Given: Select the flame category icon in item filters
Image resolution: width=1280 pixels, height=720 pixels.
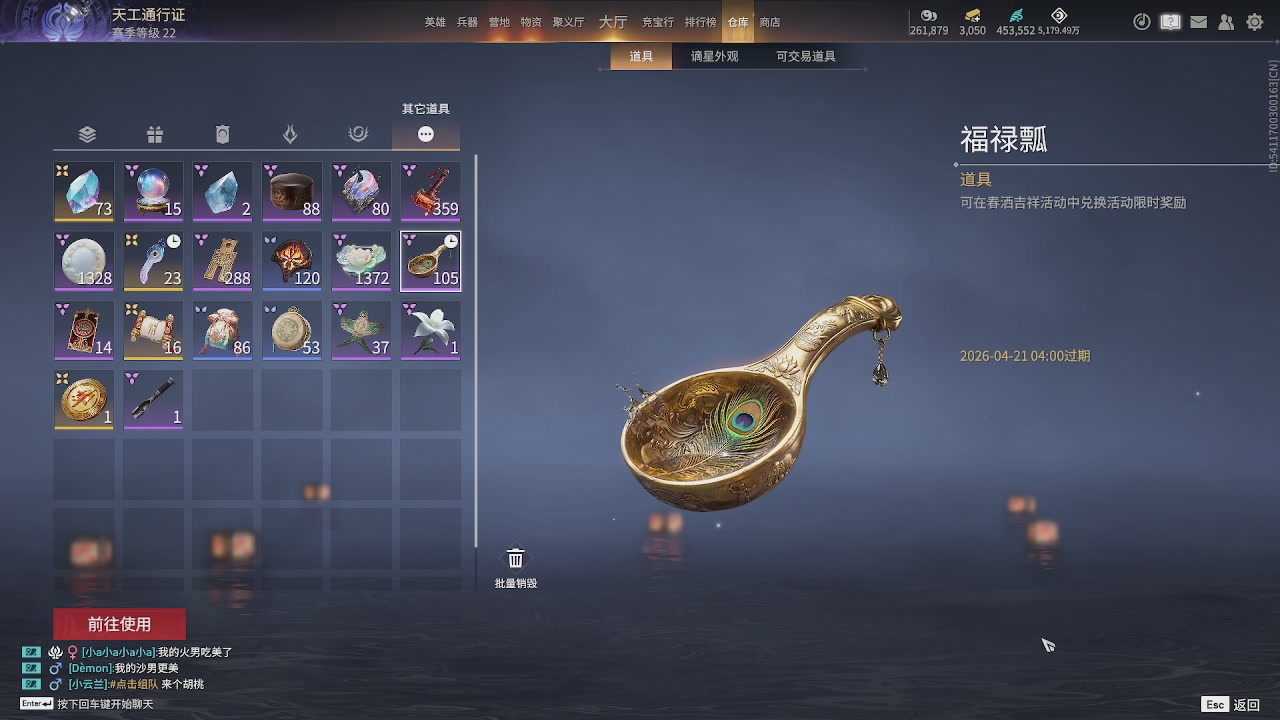Looking at the screenshot, I should pos(290,133).
